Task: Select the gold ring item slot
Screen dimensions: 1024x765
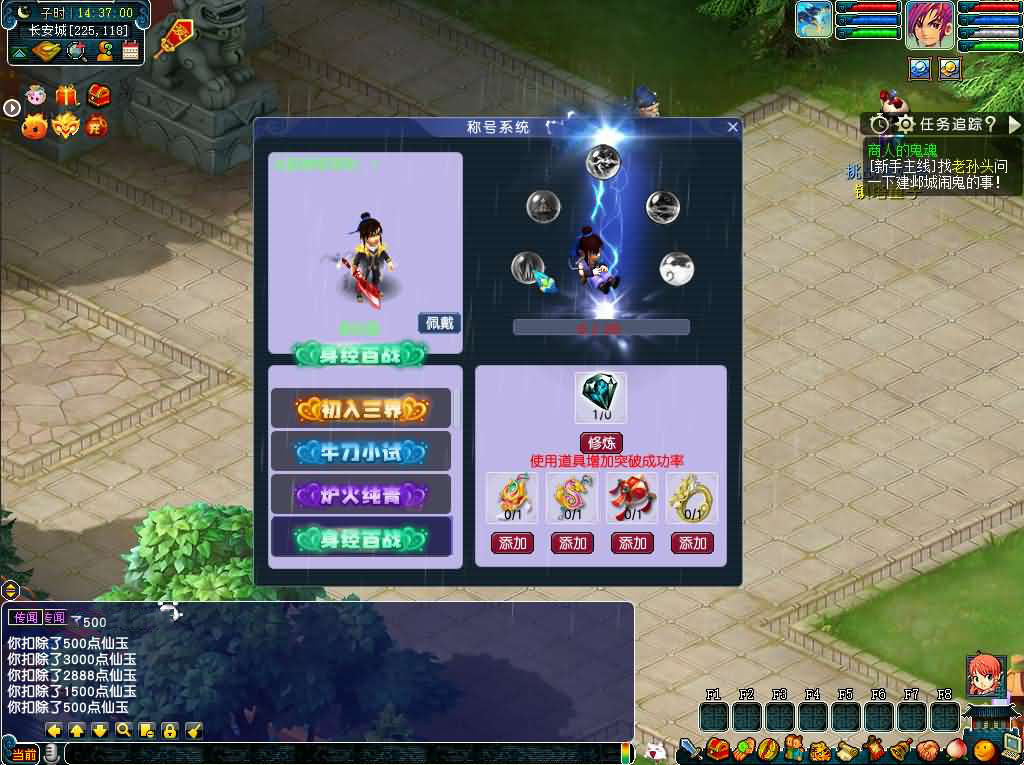Action: click(692, 497)
